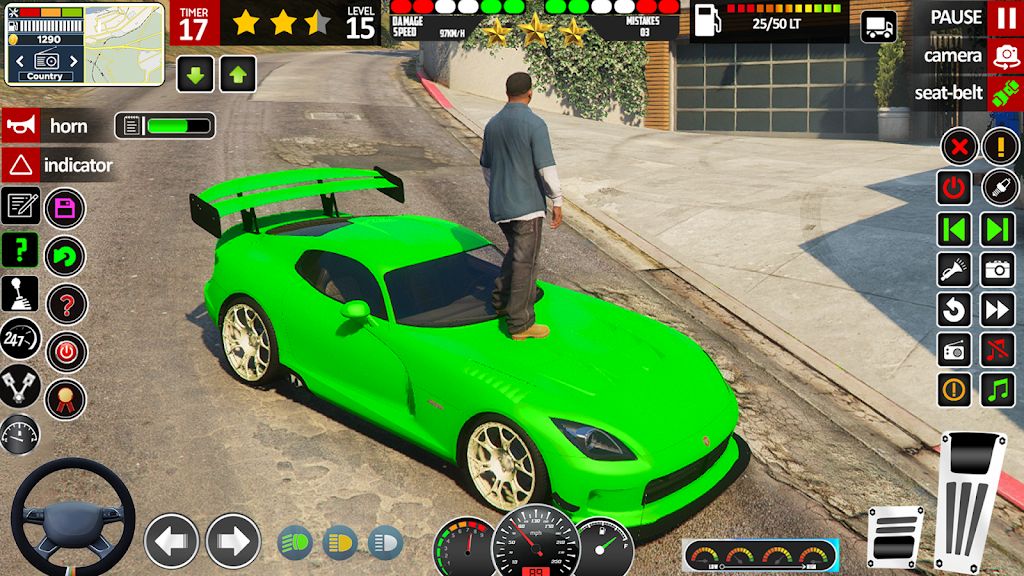Fasten the seat-belt button

(1004, 94)
